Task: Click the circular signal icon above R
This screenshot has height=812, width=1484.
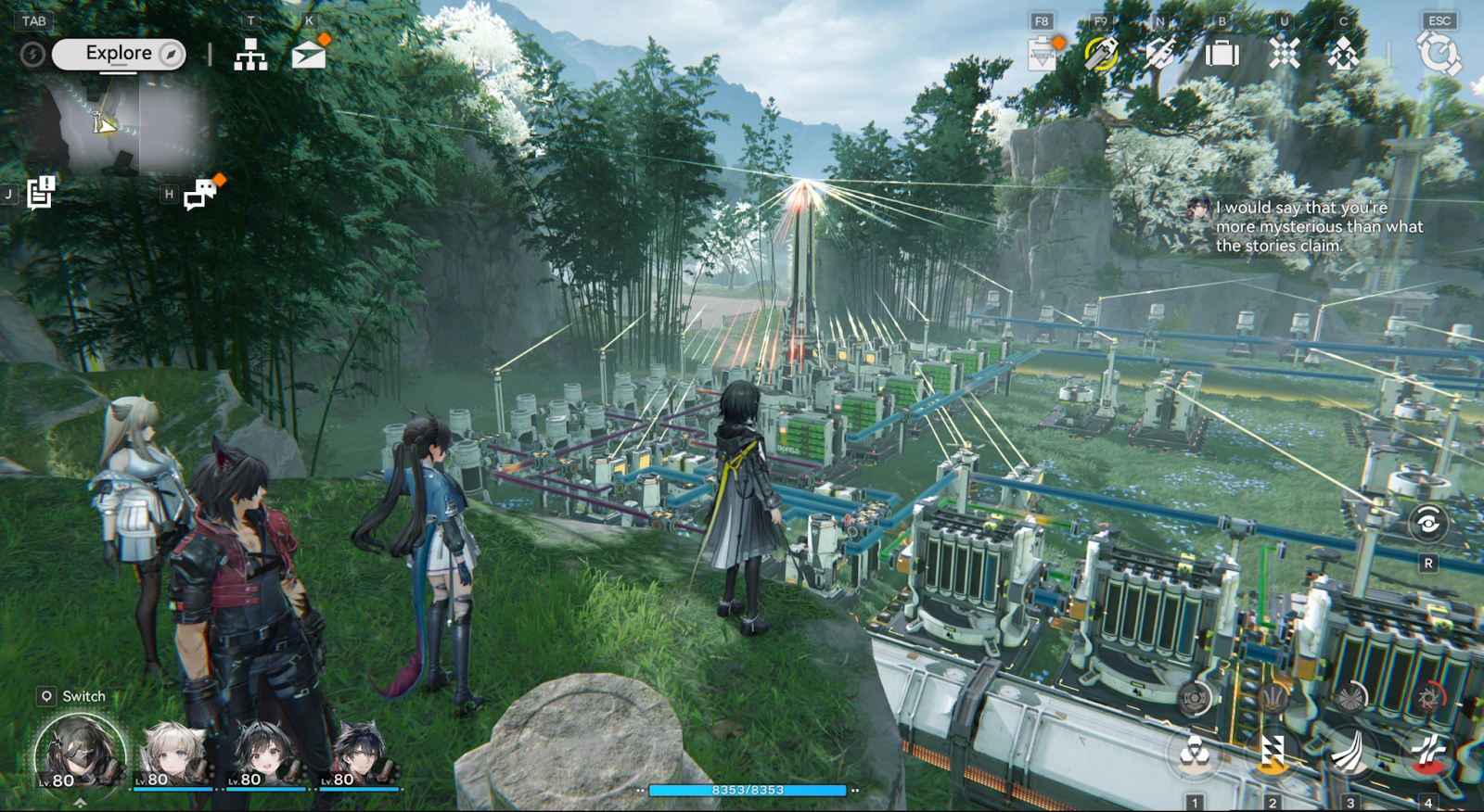Action: (x=1428, y=524)
